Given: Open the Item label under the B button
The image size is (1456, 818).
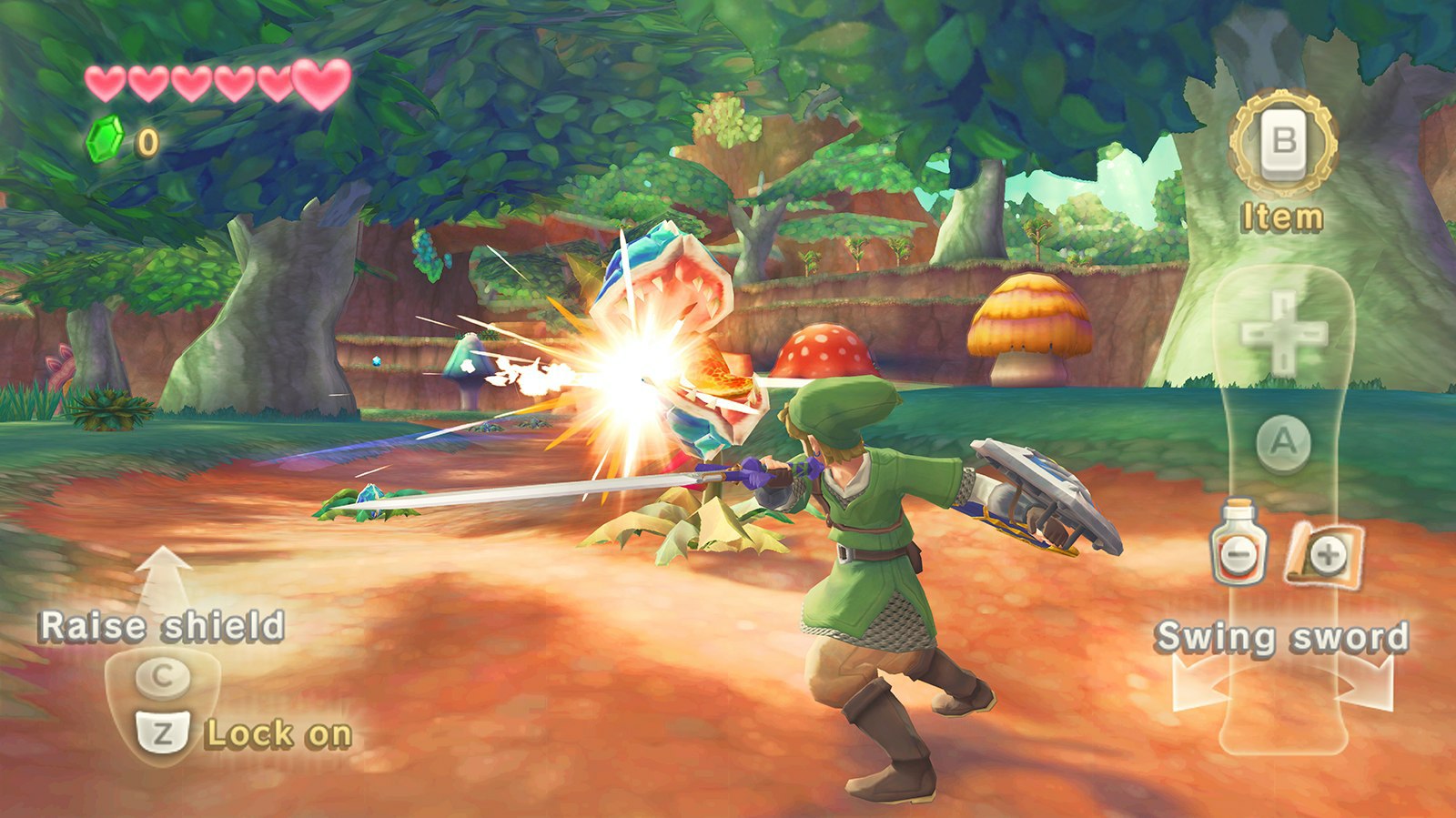Looking at the screenshot, I should 1280,217.
